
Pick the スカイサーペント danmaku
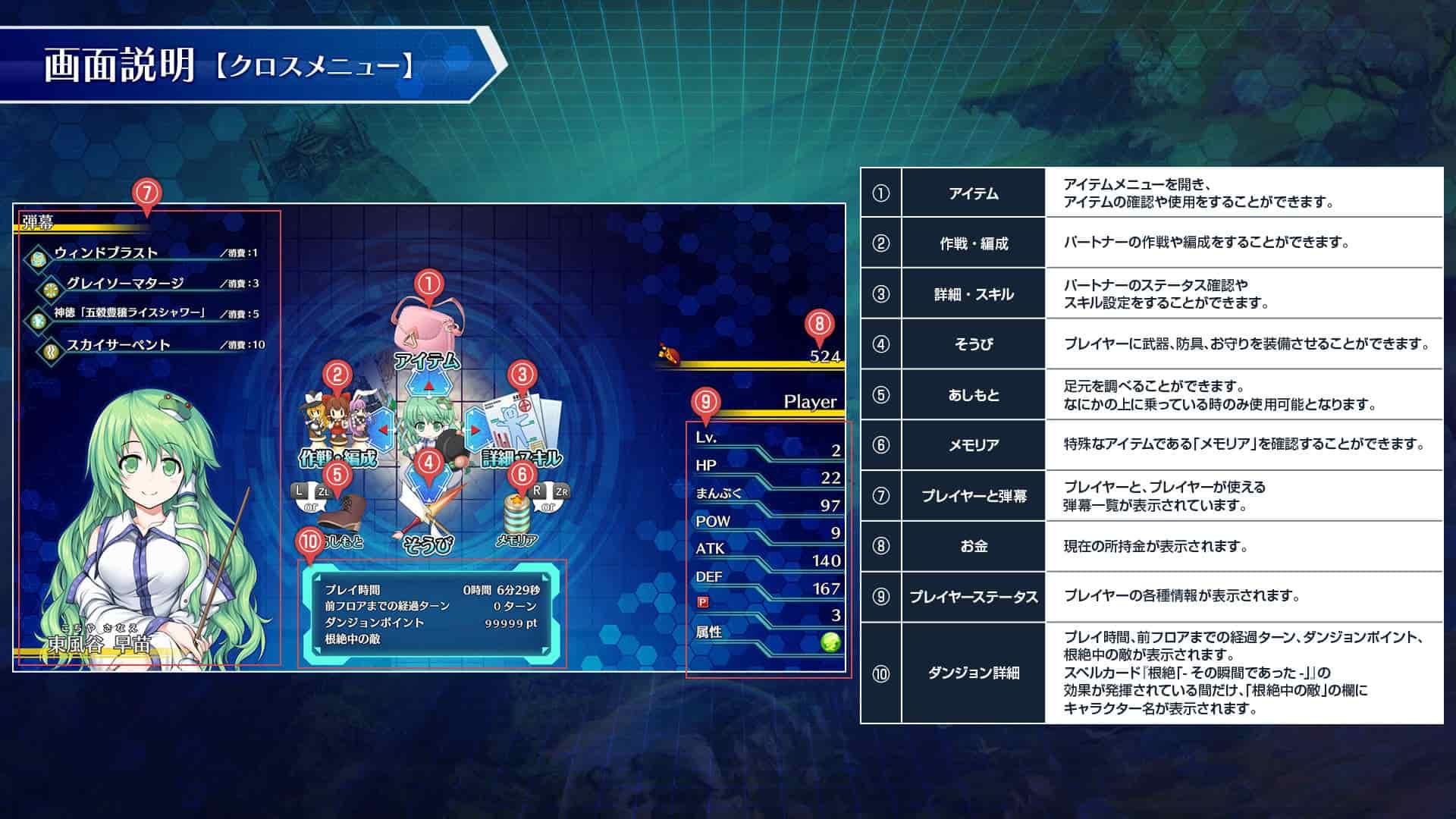118,345
